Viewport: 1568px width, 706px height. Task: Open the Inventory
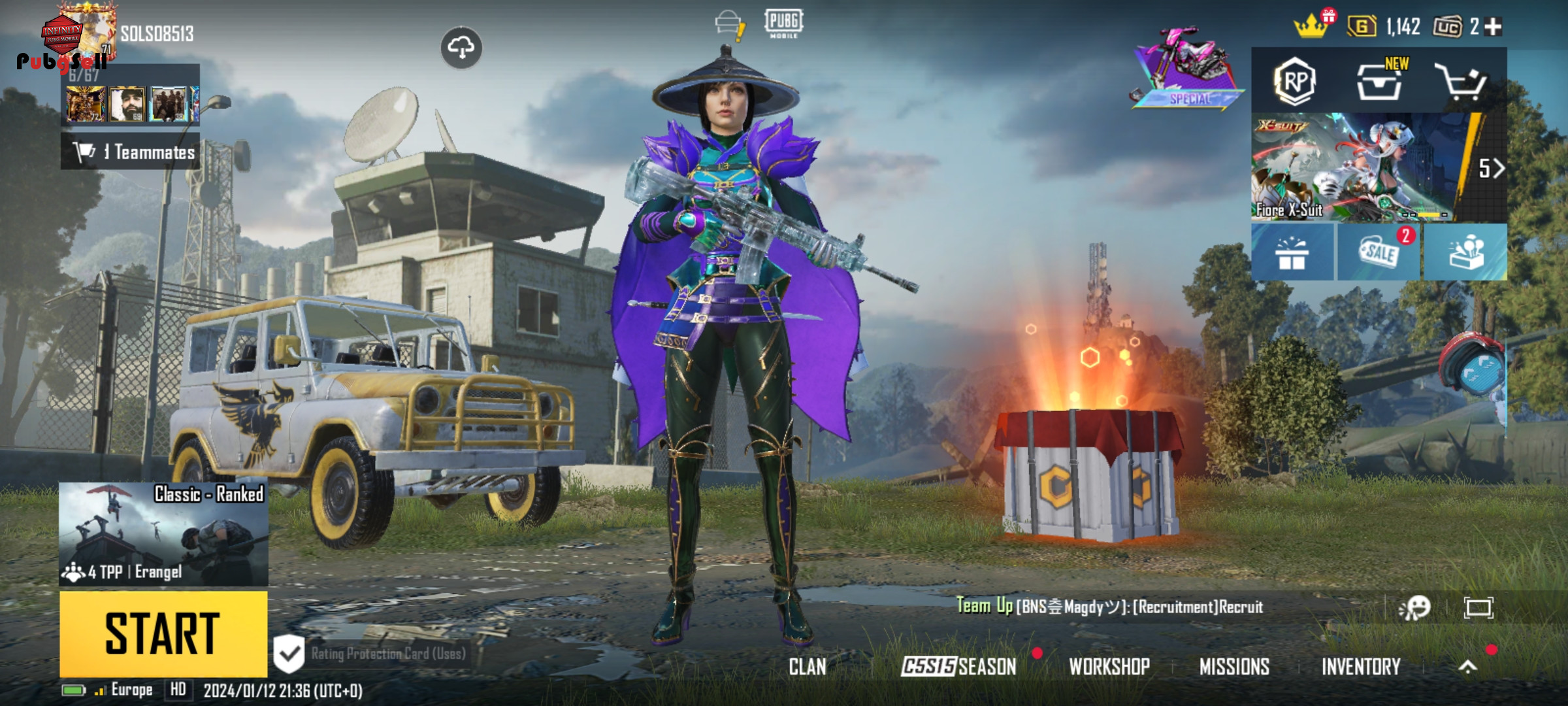[1361, 667]
